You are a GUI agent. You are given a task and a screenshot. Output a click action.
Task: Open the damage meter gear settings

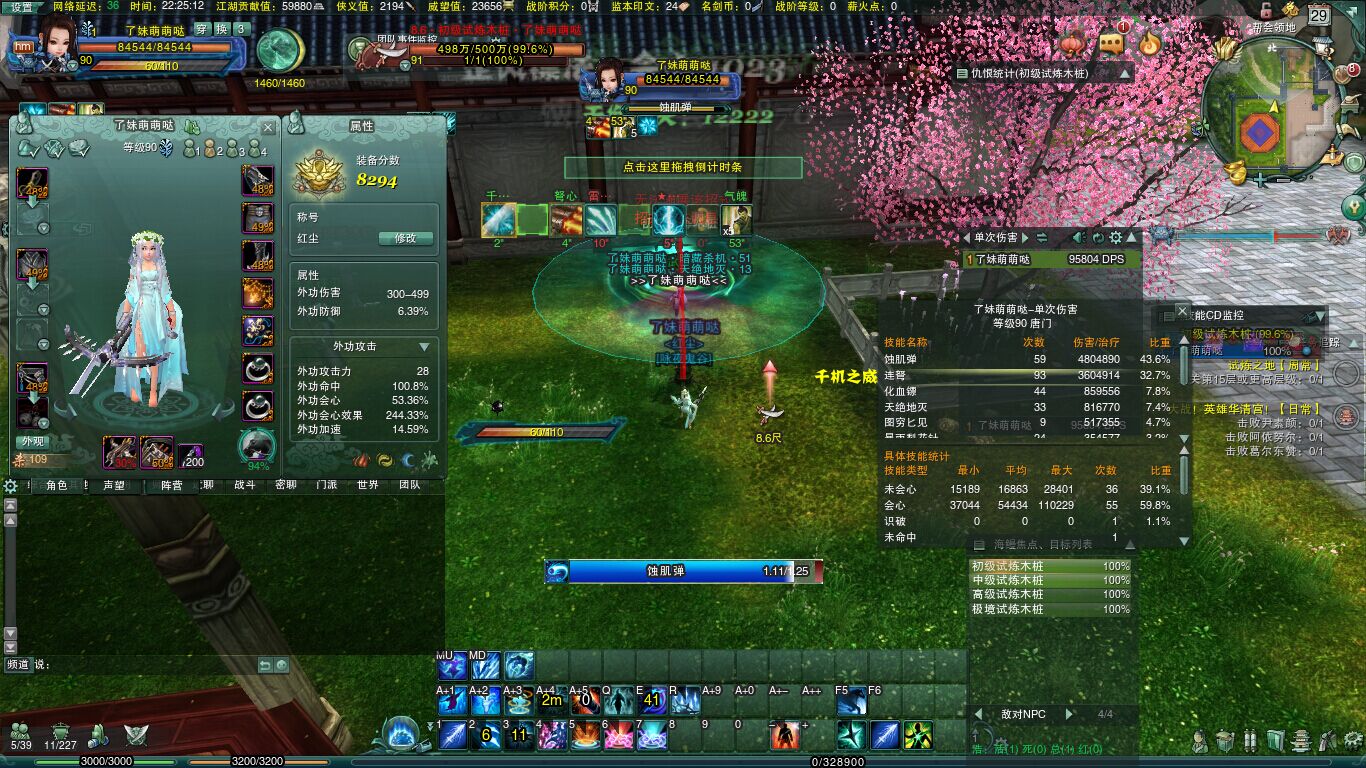coord(1115,238)
